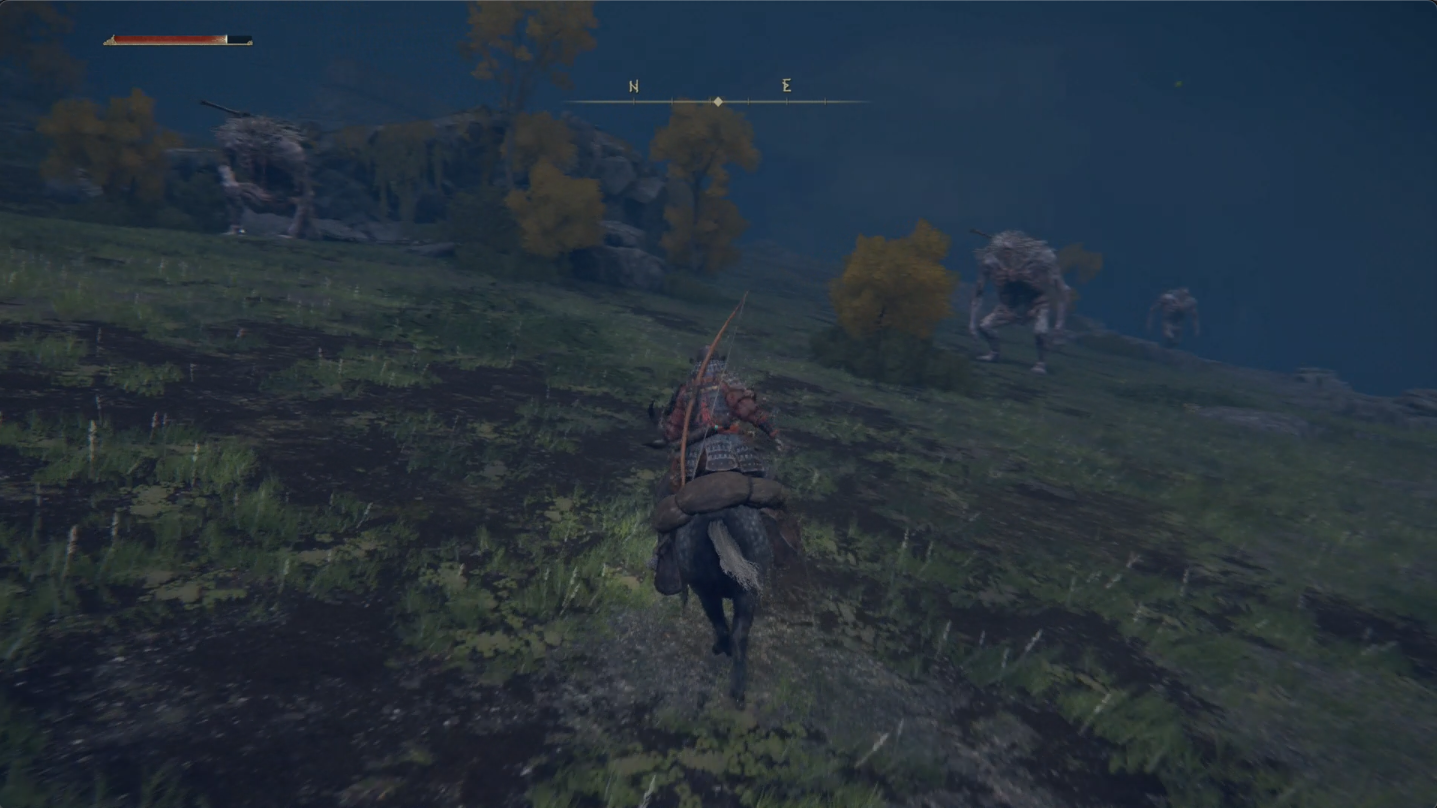The width and height of the screenshot is (1437, 808).
Task: Click the right end cap of the health bar
Action: pos(250,43)
